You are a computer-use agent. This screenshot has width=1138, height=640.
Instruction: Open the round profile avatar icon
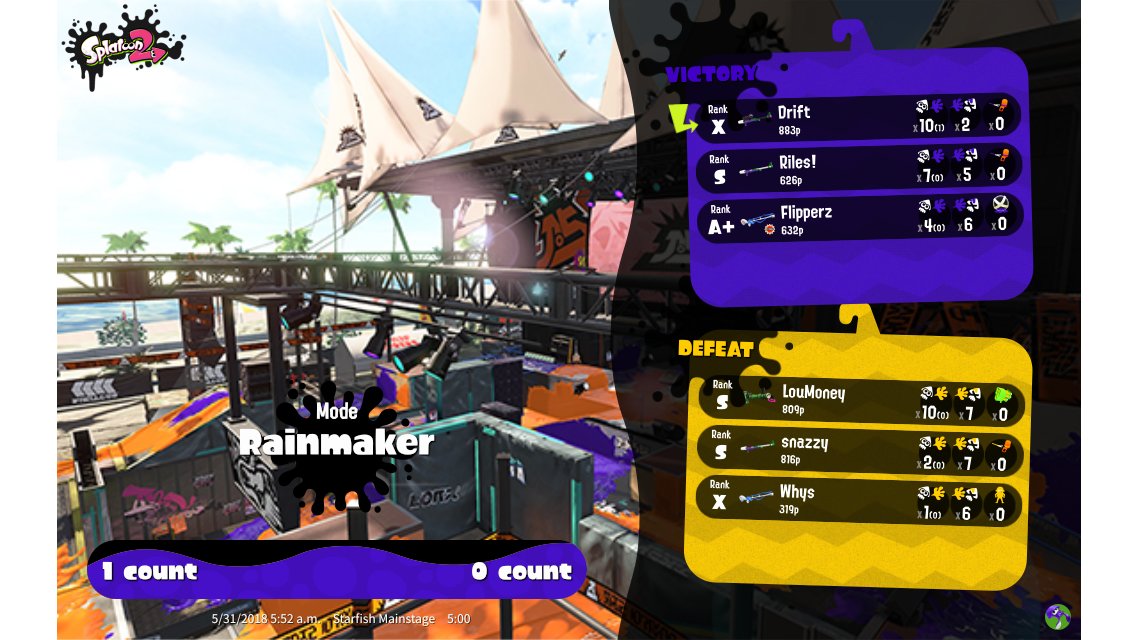(1058, 616)
